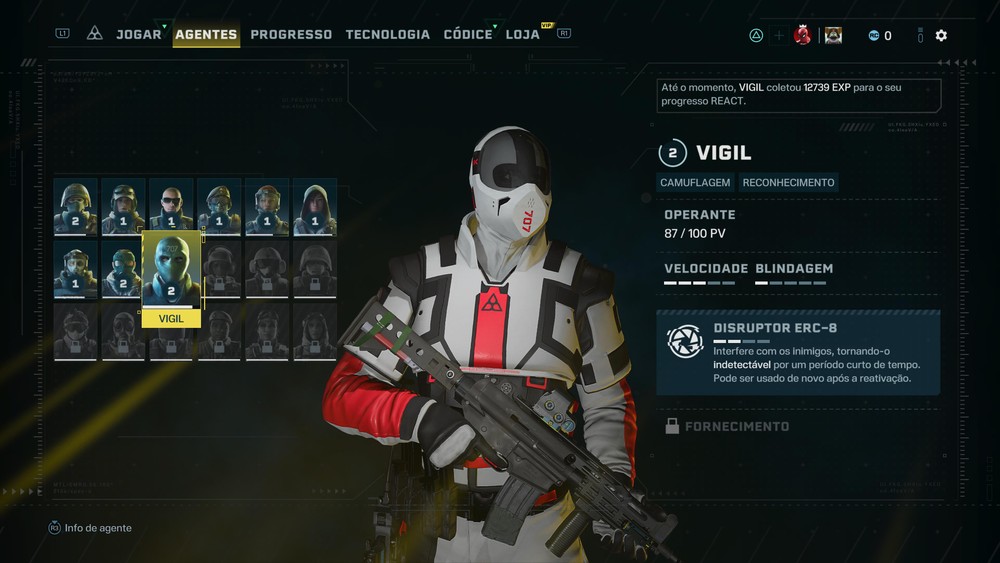Image resolution: width=1000 pixels, height=563 pixels.
Task: Open the red-masked player avatar
Action: [802, 36]
